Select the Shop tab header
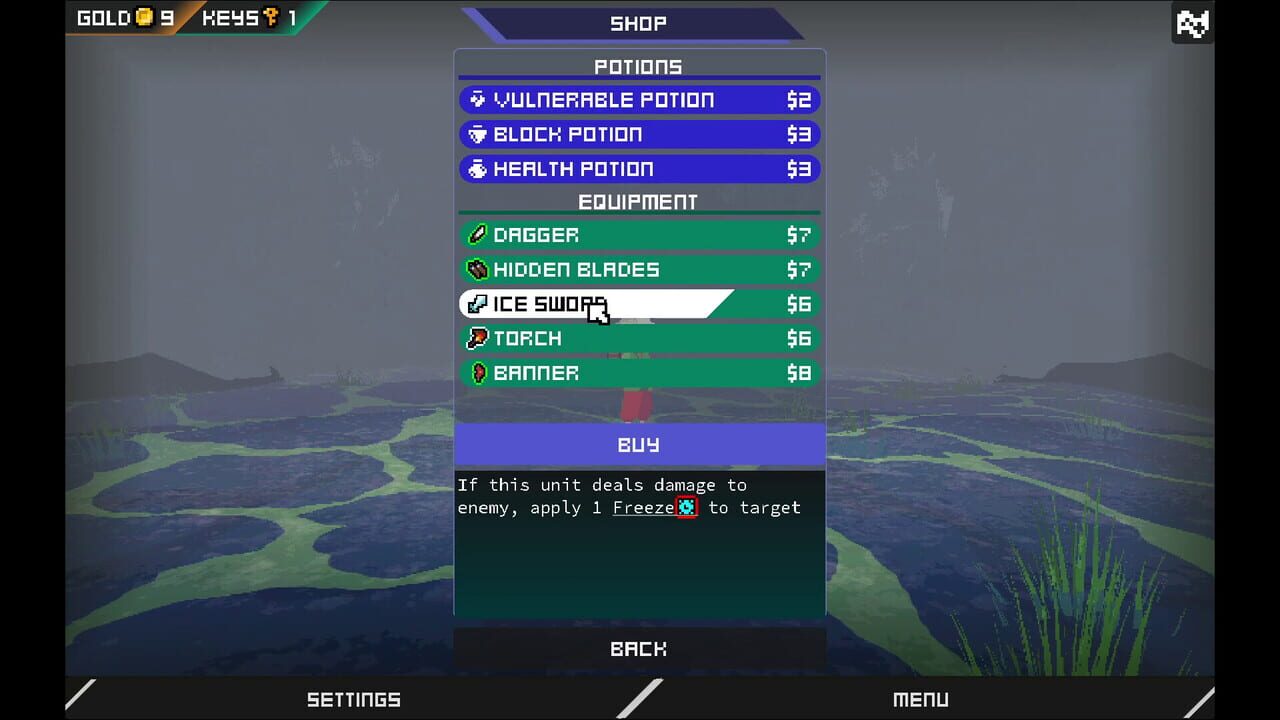Screen dimensions: 1280x720 coord(639,23)
